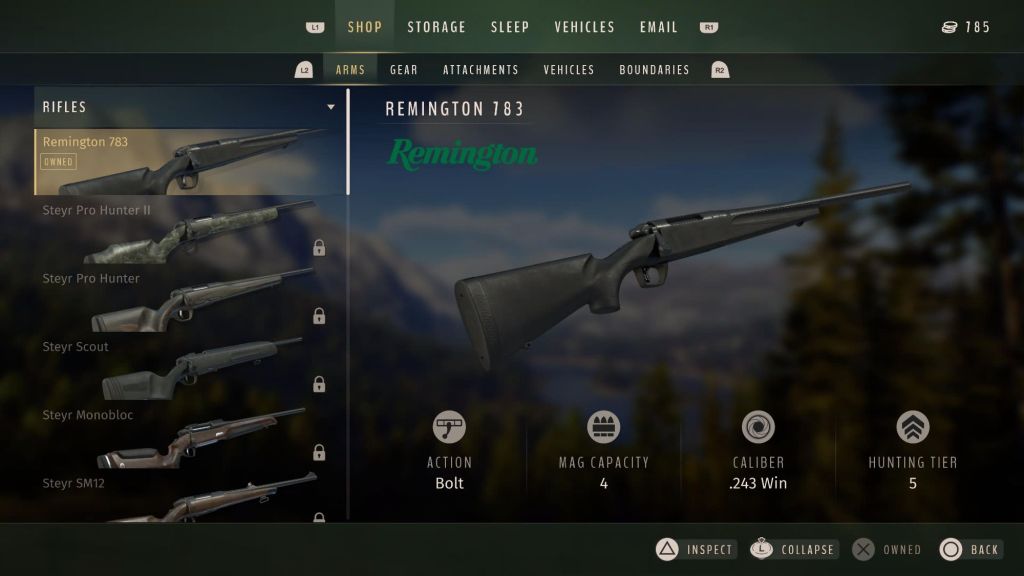Image resolution: width=1024 pixels, height=576 pixels.
Task: Go to the Sleep tab
Action: pyautogui.click(x=510, y=27)
